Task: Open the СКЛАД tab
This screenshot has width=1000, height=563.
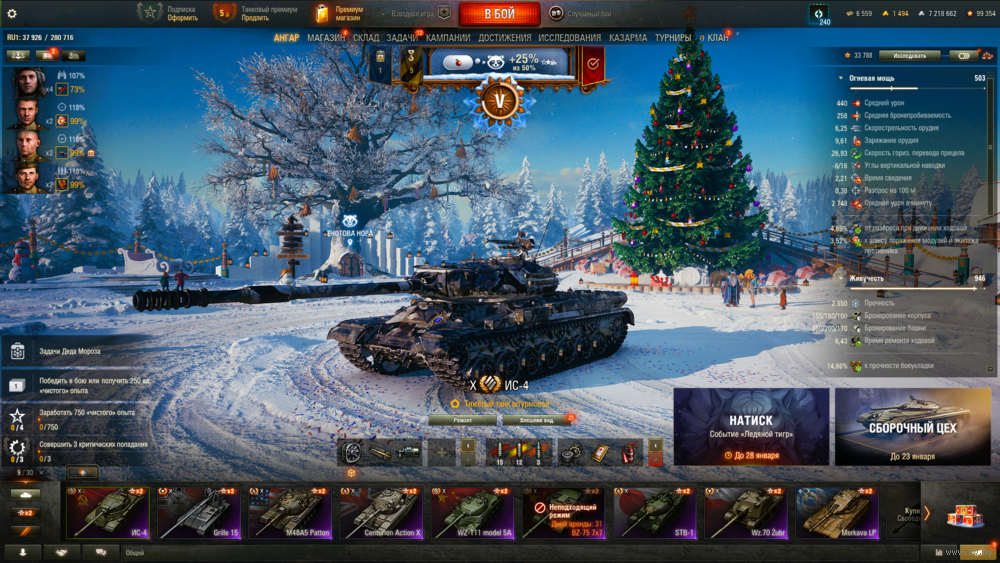Action: pos(366,38)
